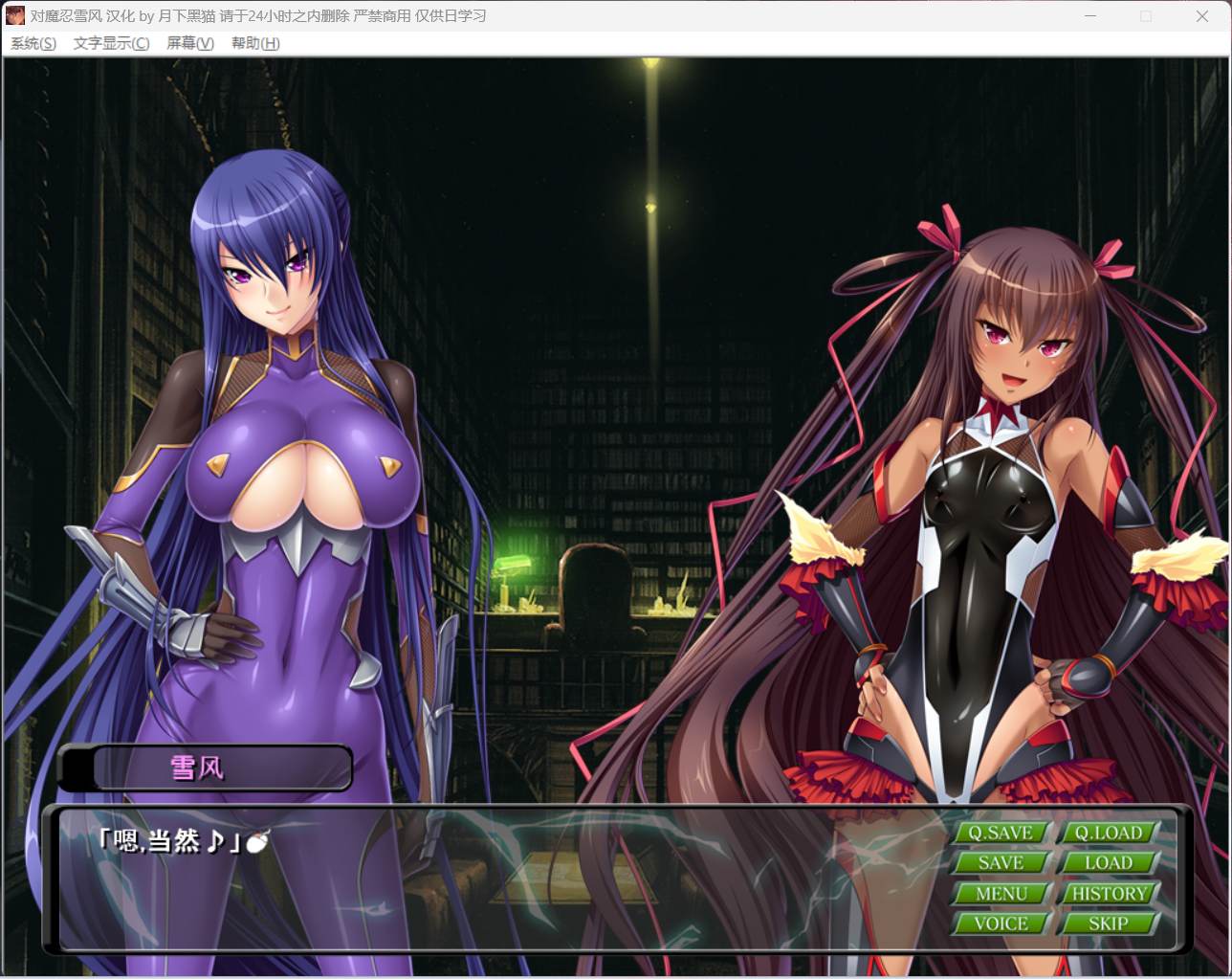Click the mouse click-wait icon after dialogue
1232x979 pixels.
(256, 842)
